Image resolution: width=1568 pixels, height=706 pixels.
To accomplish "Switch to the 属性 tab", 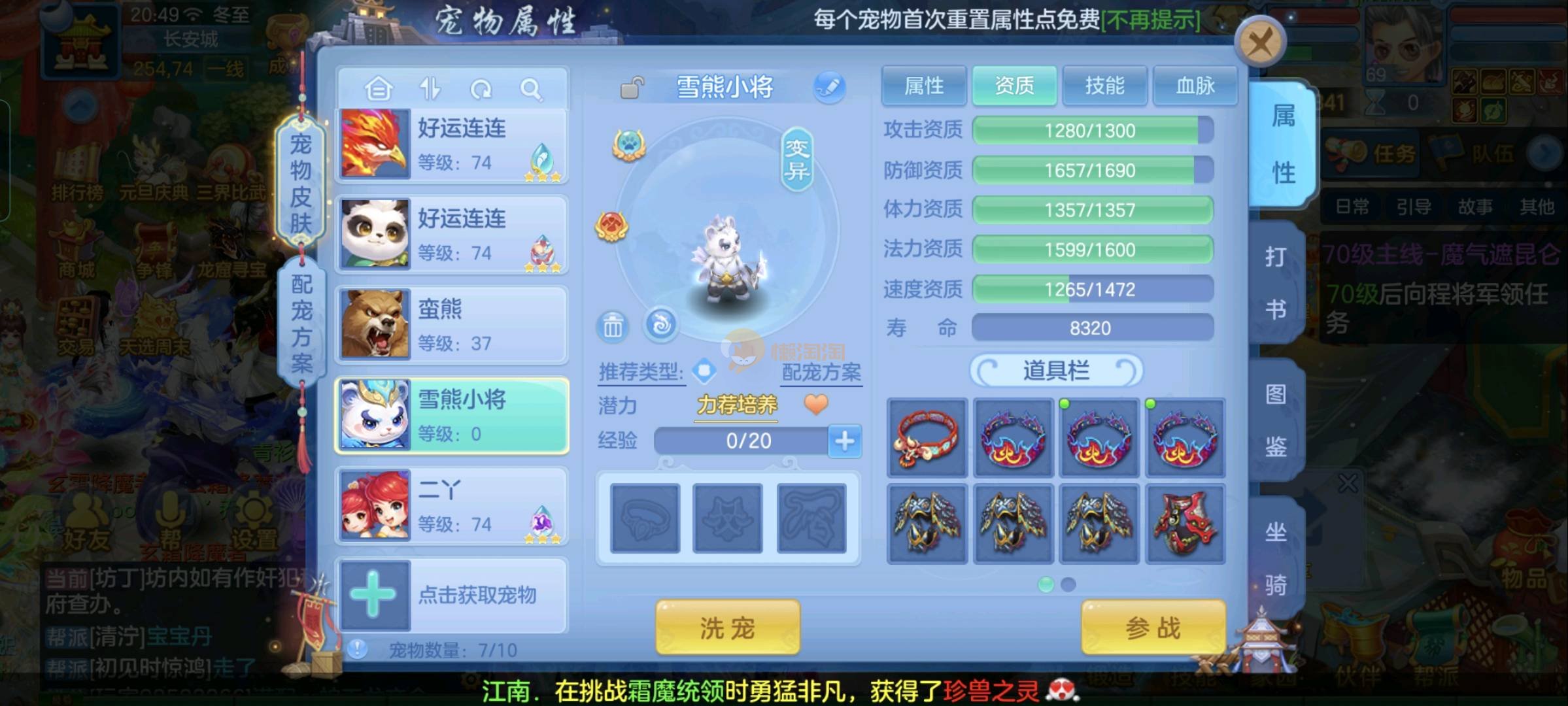I will point(923,86).
